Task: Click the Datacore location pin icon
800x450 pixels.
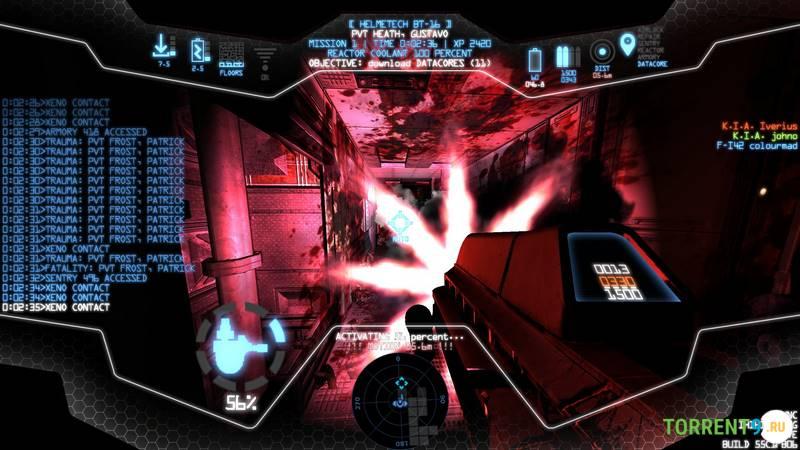Action: coord(628,45)
